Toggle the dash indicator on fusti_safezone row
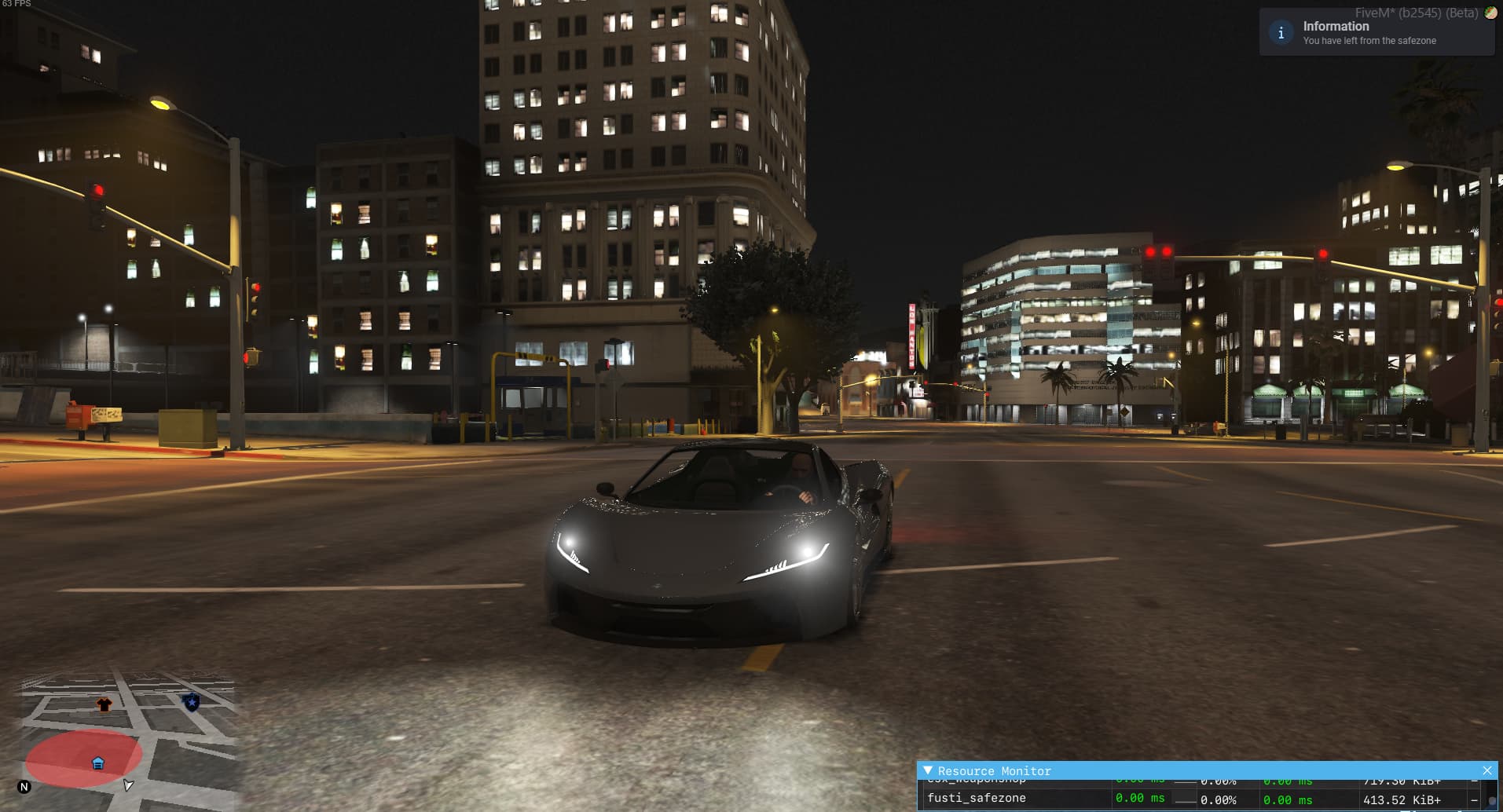The image size is (1503, 812). (x=1474, y=799)
